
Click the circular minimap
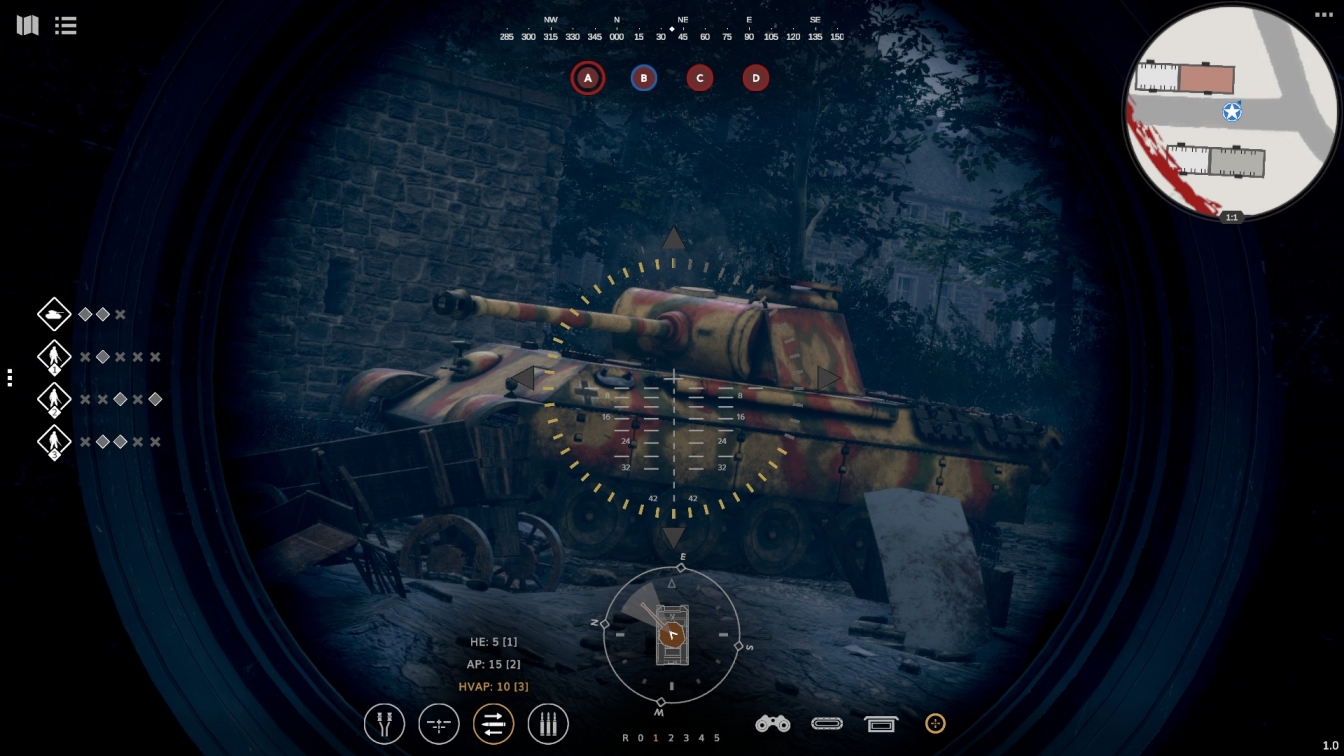coord(1231,111)
